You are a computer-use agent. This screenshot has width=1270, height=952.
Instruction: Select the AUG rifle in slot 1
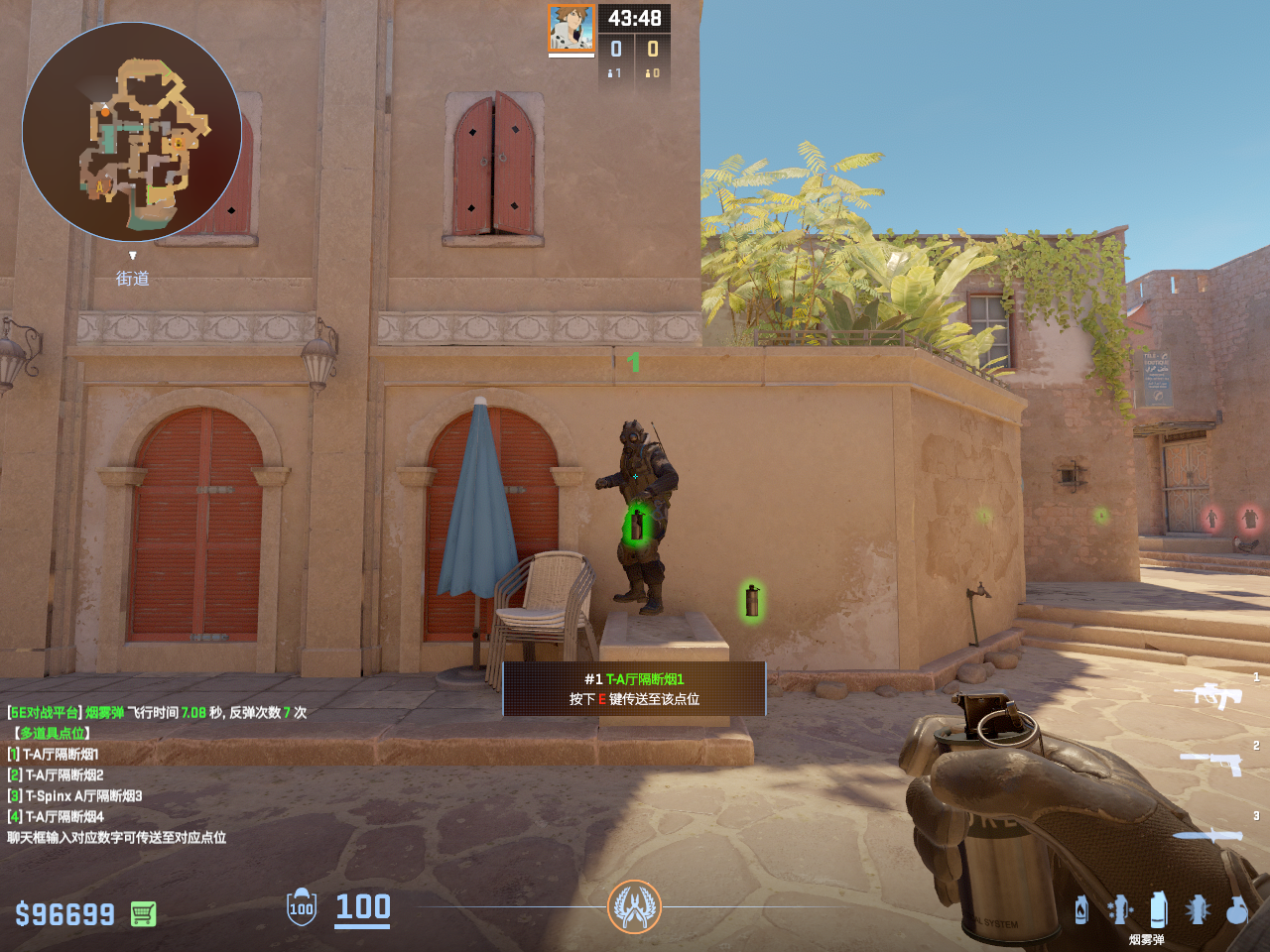click(x=1209, y=694)
